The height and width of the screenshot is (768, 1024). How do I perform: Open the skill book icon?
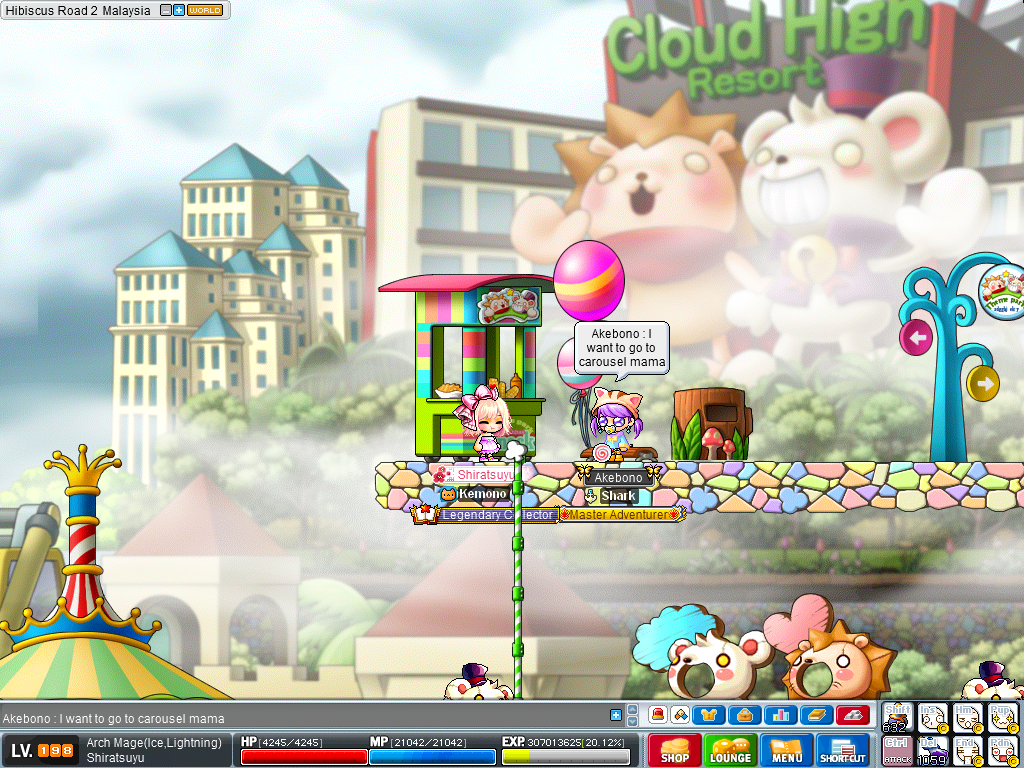click(816, 715)
